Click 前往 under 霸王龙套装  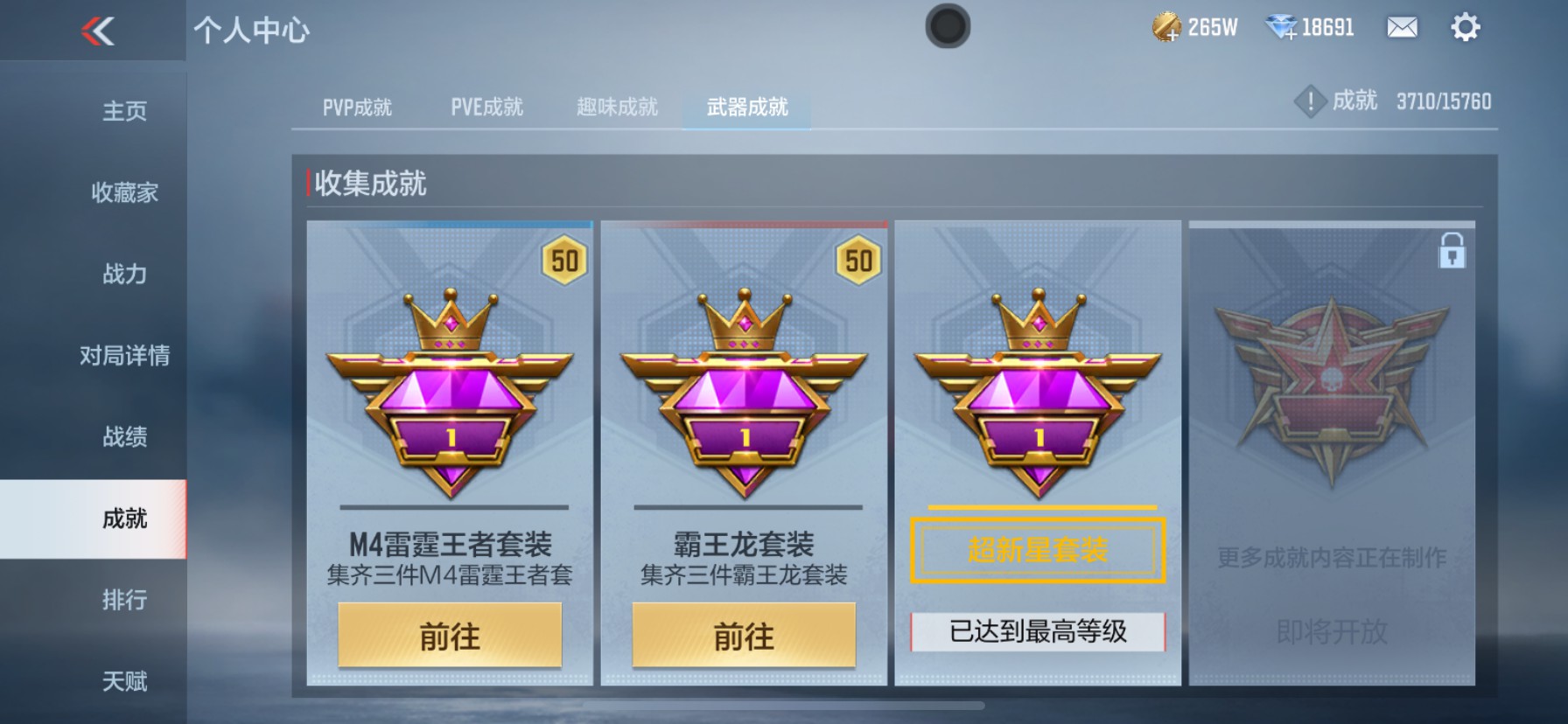744,637
